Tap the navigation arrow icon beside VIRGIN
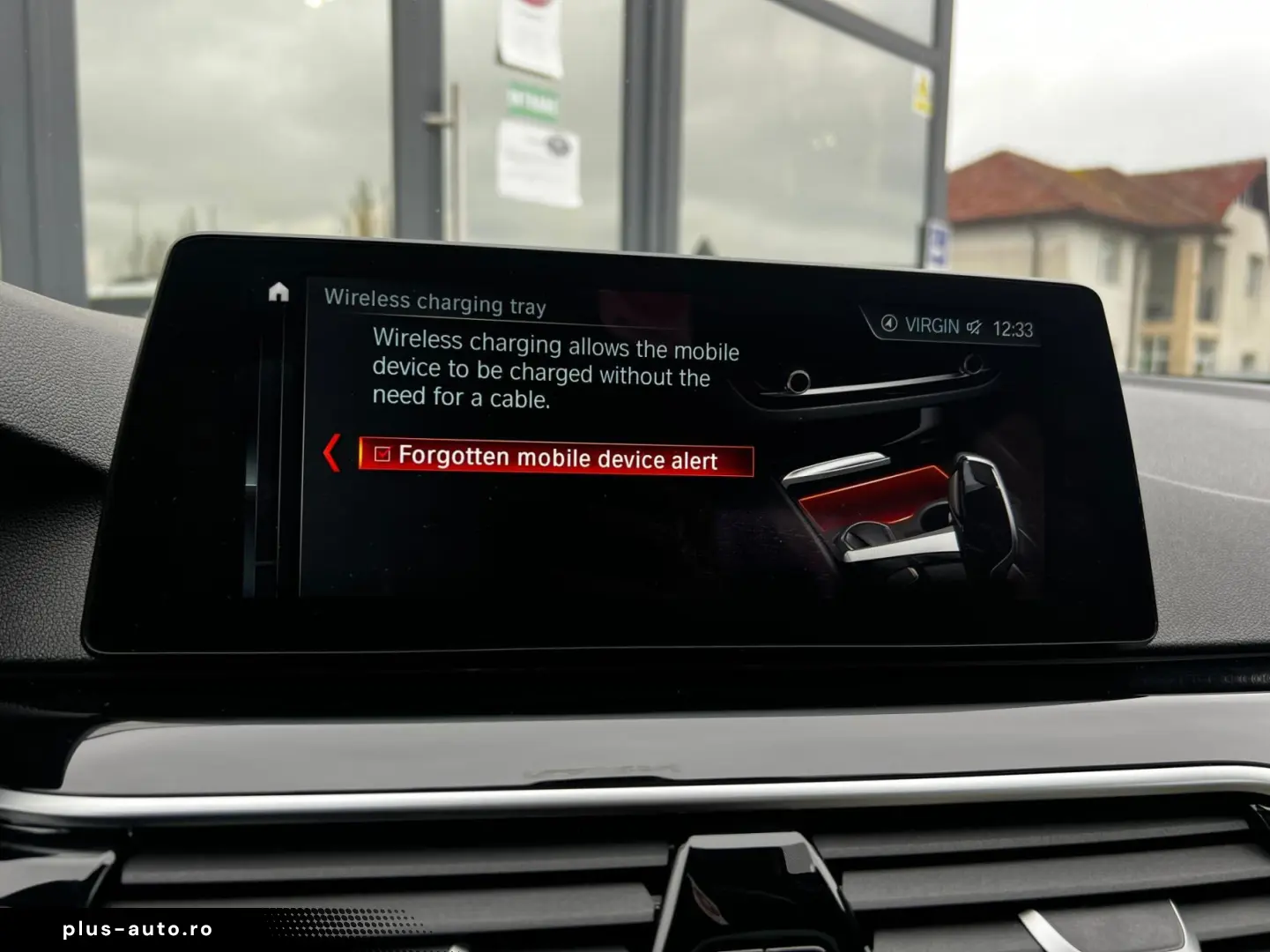1270x952 pixels. (x=889, y=325)
